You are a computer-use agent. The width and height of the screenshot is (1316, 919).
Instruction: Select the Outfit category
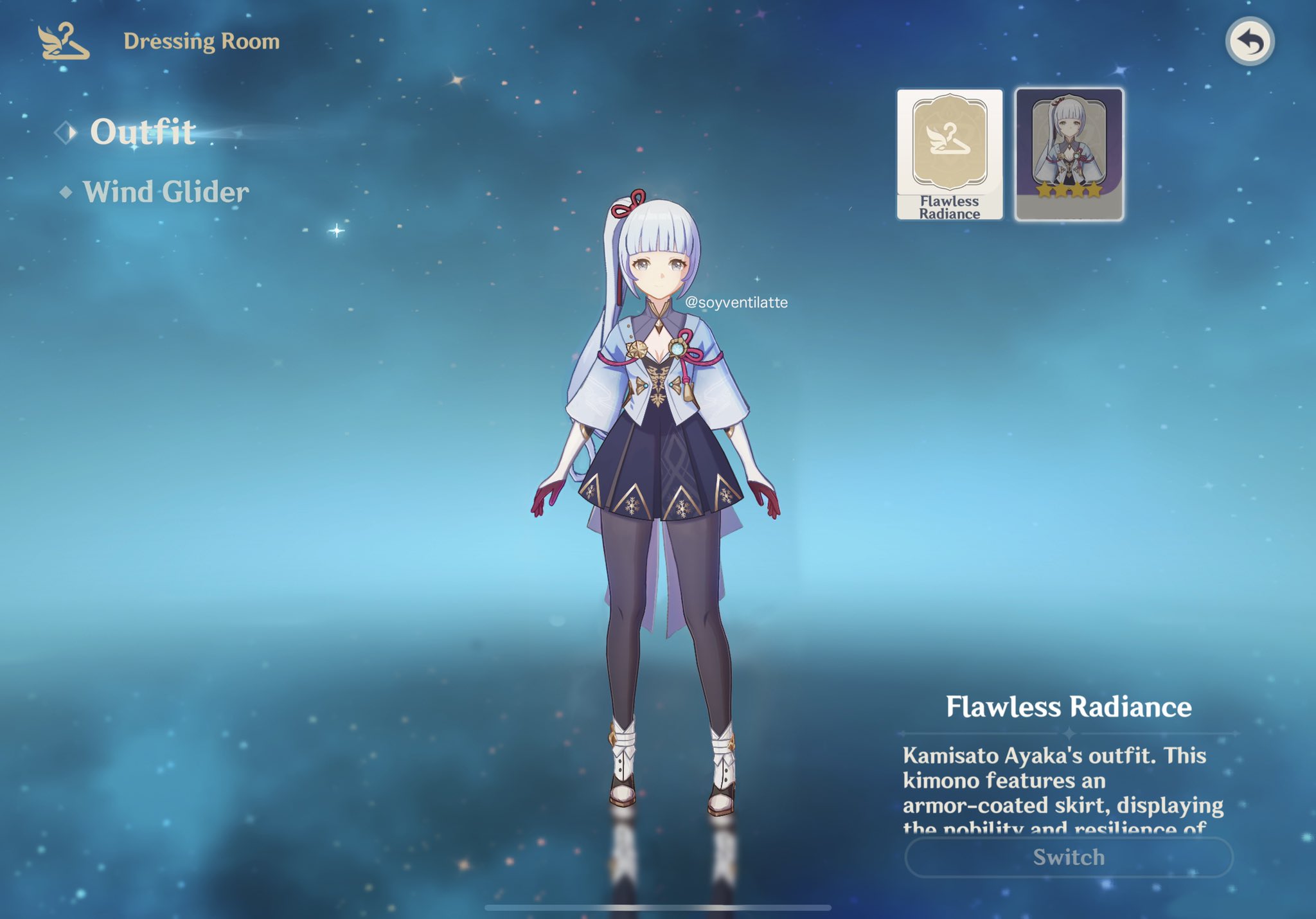tap(143, 132)
